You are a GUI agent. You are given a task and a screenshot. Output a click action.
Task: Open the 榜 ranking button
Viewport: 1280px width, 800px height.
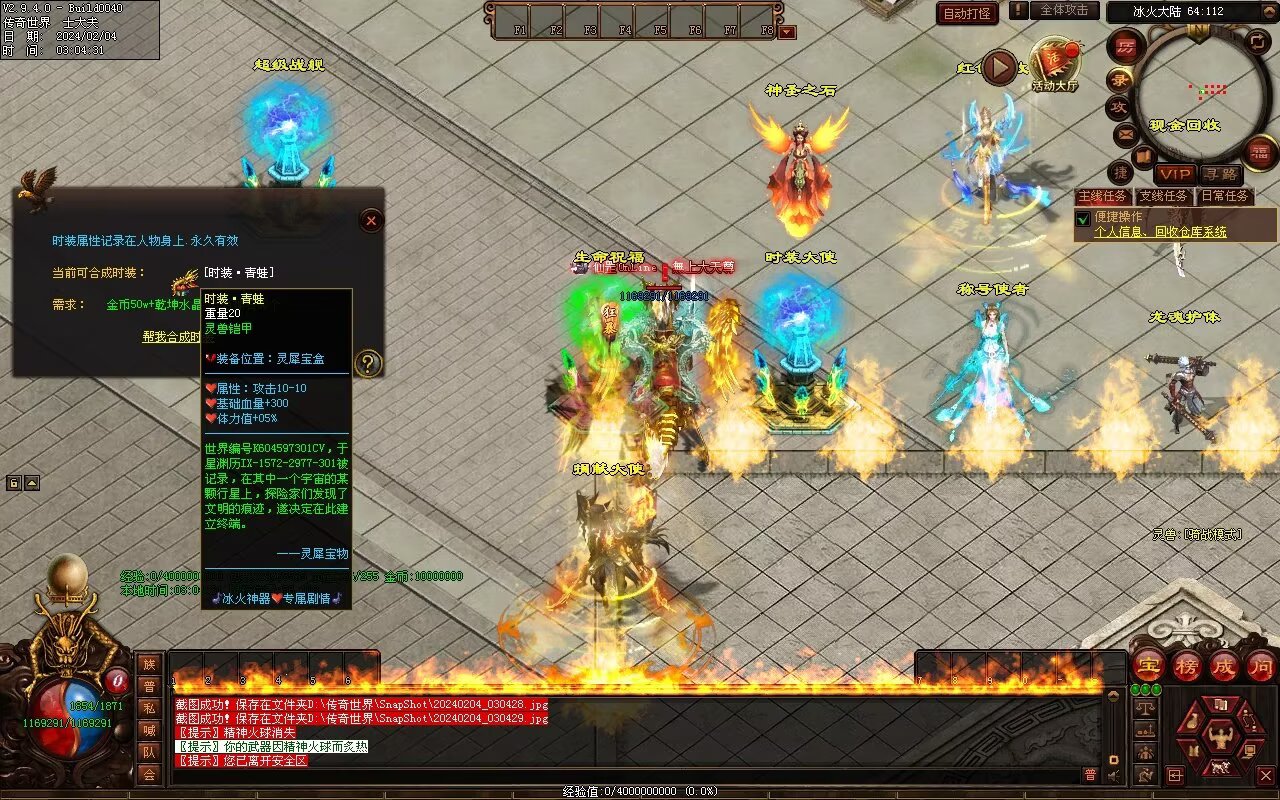click(x=1187, y=665)
